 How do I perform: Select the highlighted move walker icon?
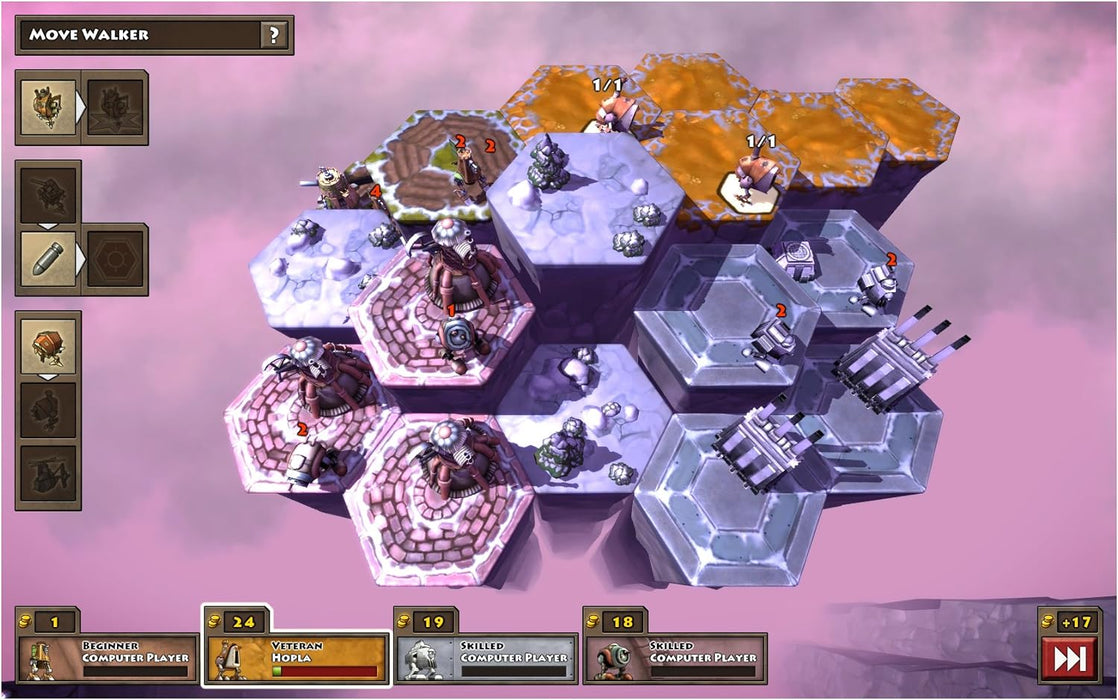[47, 107]
